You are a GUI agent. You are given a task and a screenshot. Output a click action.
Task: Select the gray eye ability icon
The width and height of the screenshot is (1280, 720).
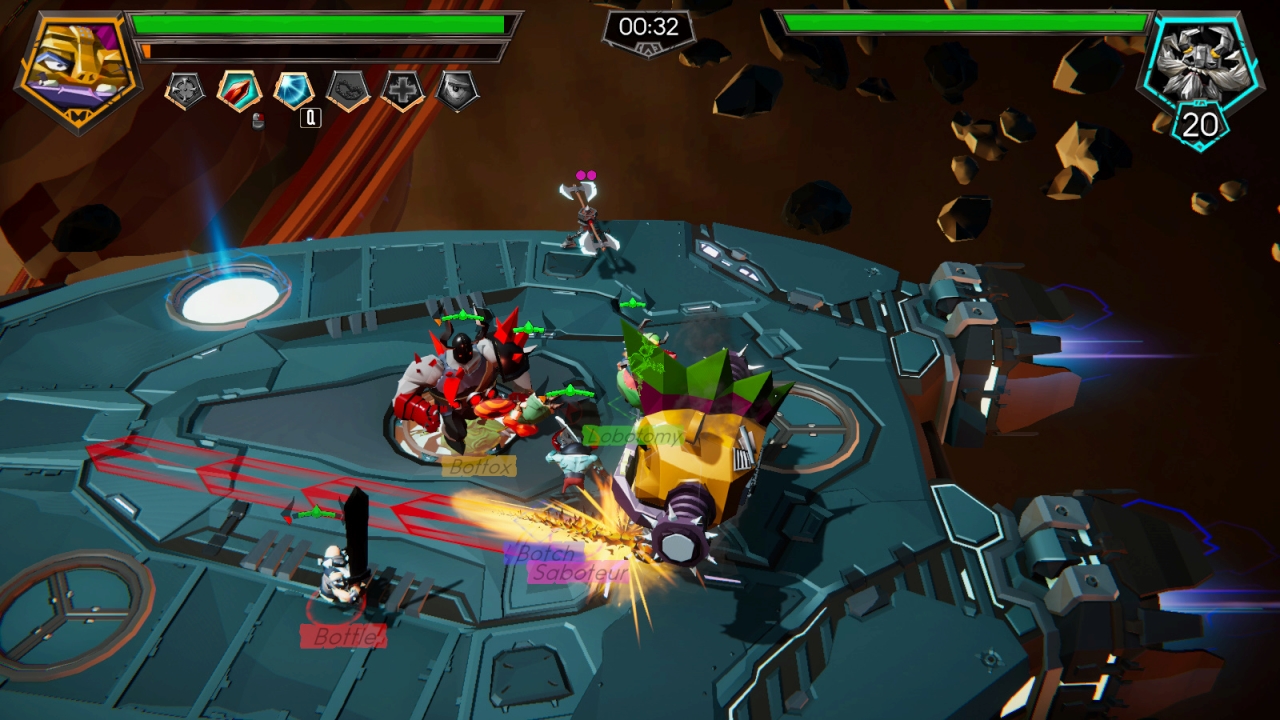click(x=457, y=91)
